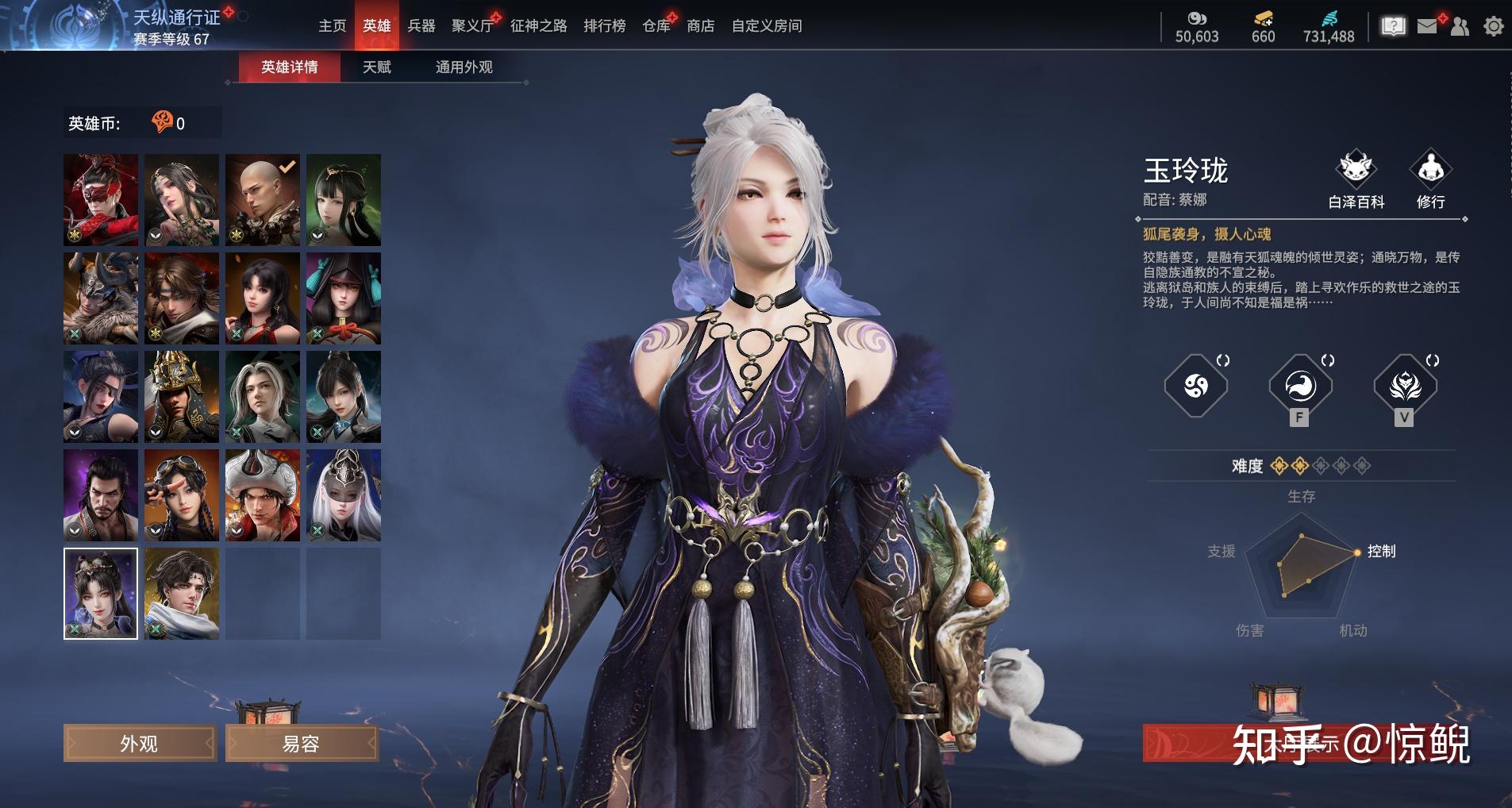Switch to the 通用外观 tab
The image size is (1512, 808).
click(x=464, y=67)
